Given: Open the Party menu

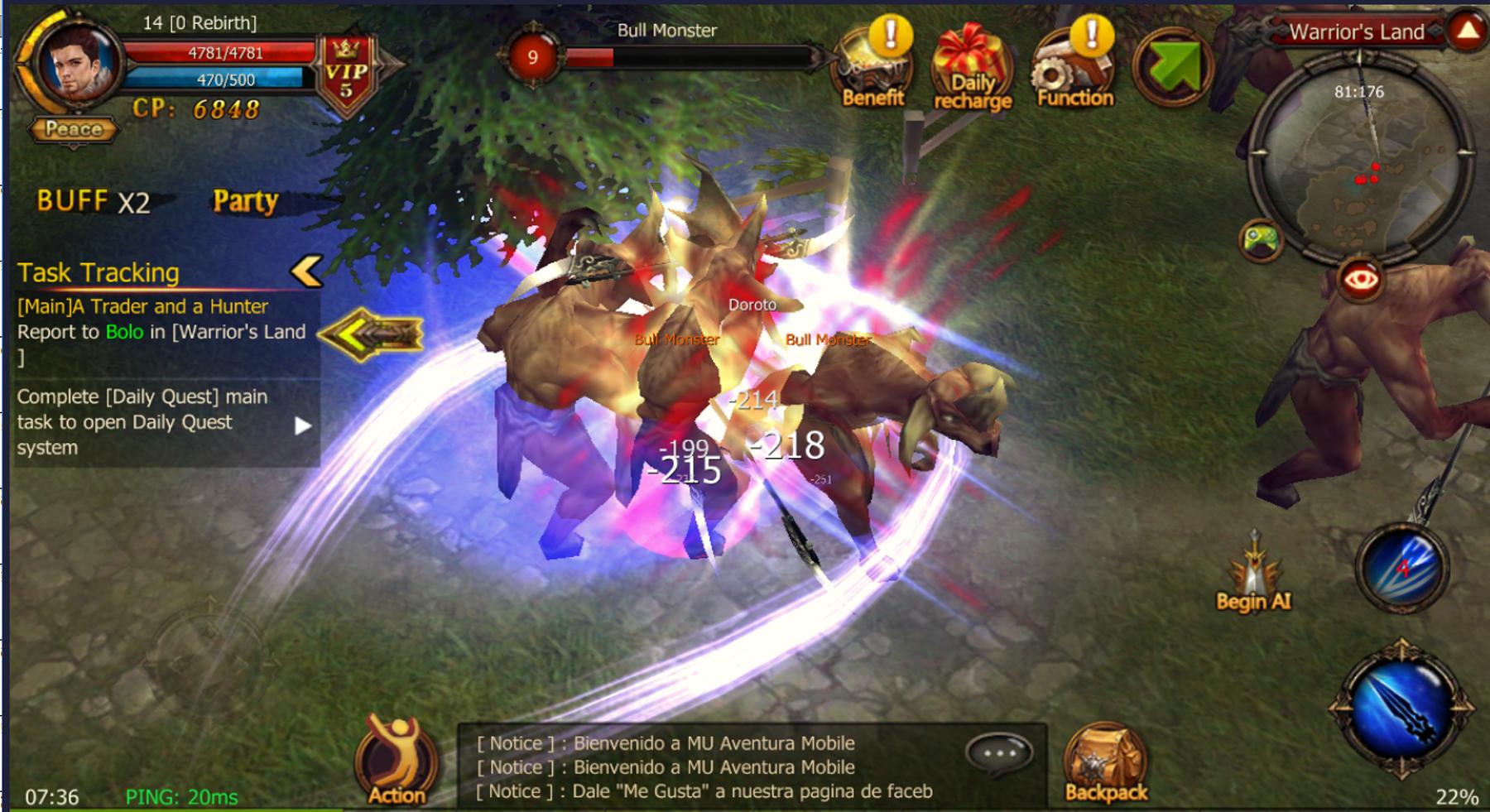Looking at the screenshot, I should coord(245,199).
